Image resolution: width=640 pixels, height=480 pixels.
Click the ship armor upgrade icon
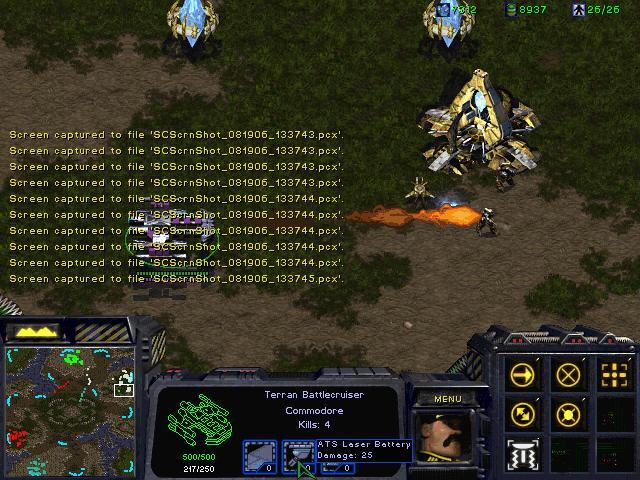(x=260, y=456)
